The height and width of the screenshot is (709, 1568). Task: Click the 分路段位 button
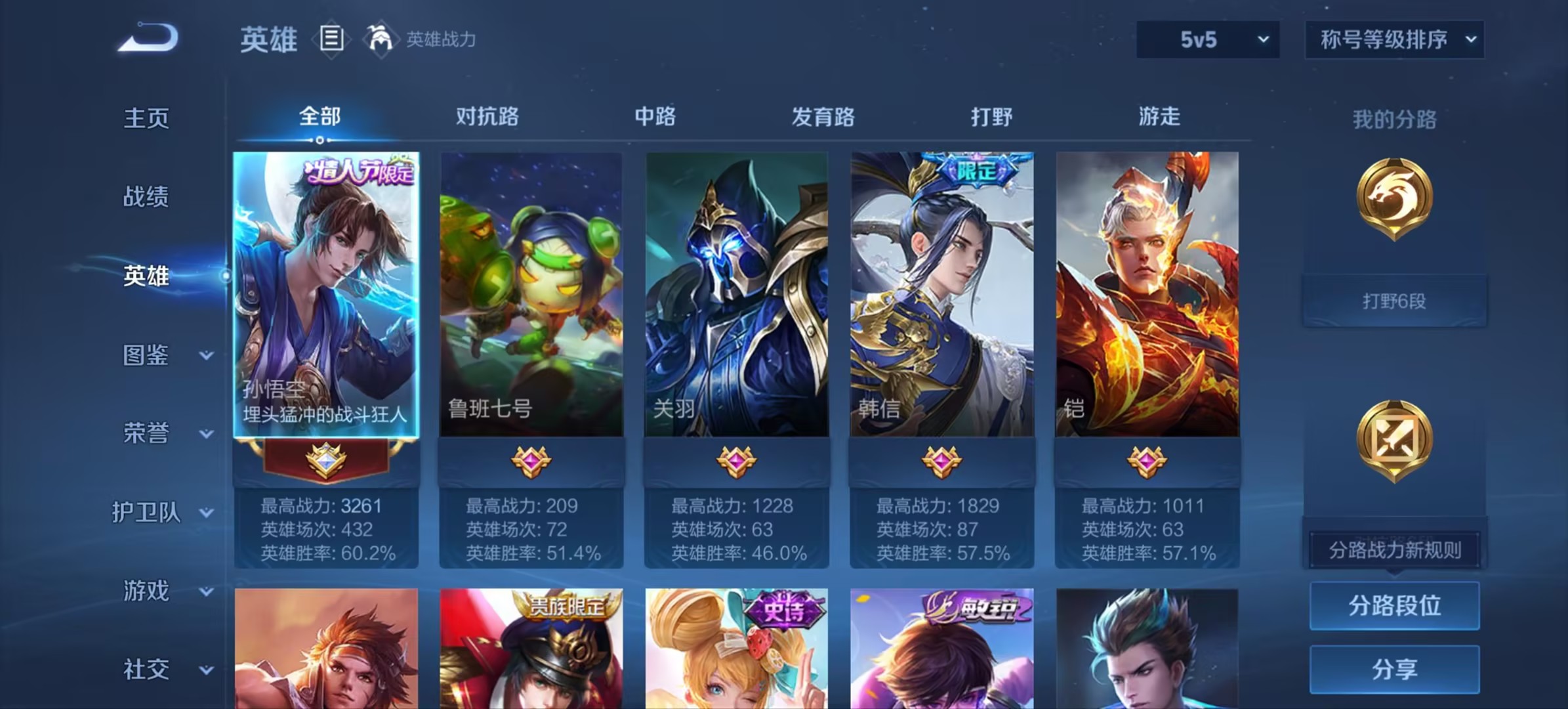(x=1393, y=606)
